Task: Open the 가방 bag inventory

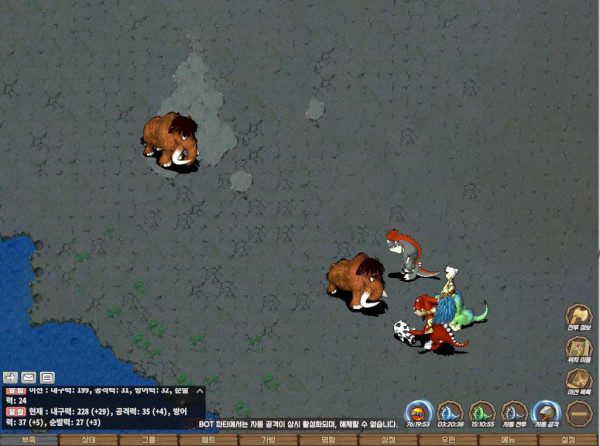Action: click(269, 440)
